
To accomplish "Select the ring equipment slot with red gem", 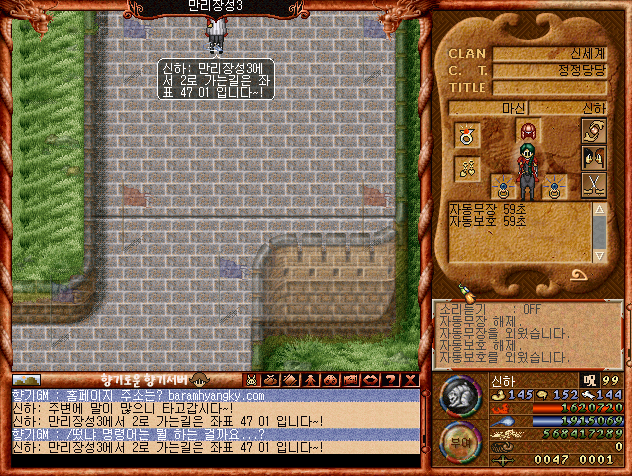I will [465, 133].
